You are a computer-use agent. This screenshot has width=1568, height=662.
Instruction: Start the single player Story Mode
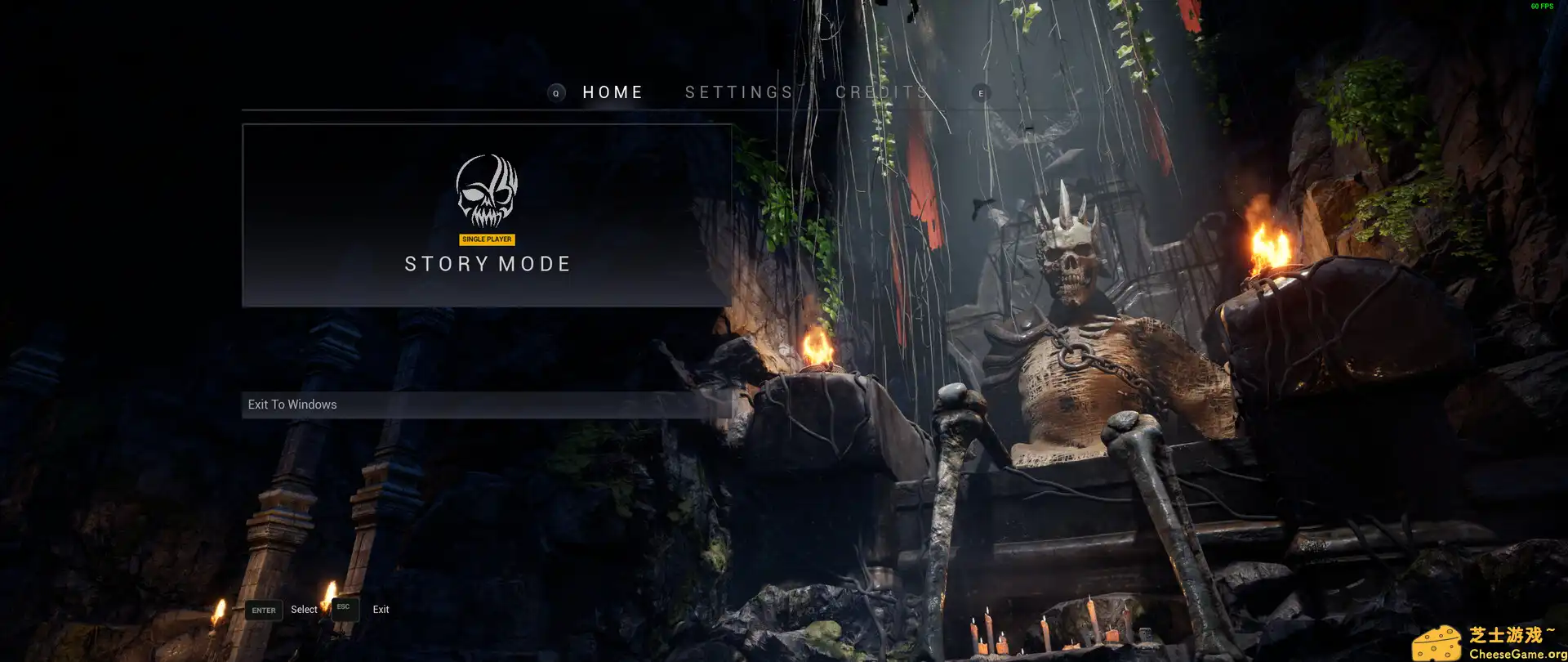487,216
